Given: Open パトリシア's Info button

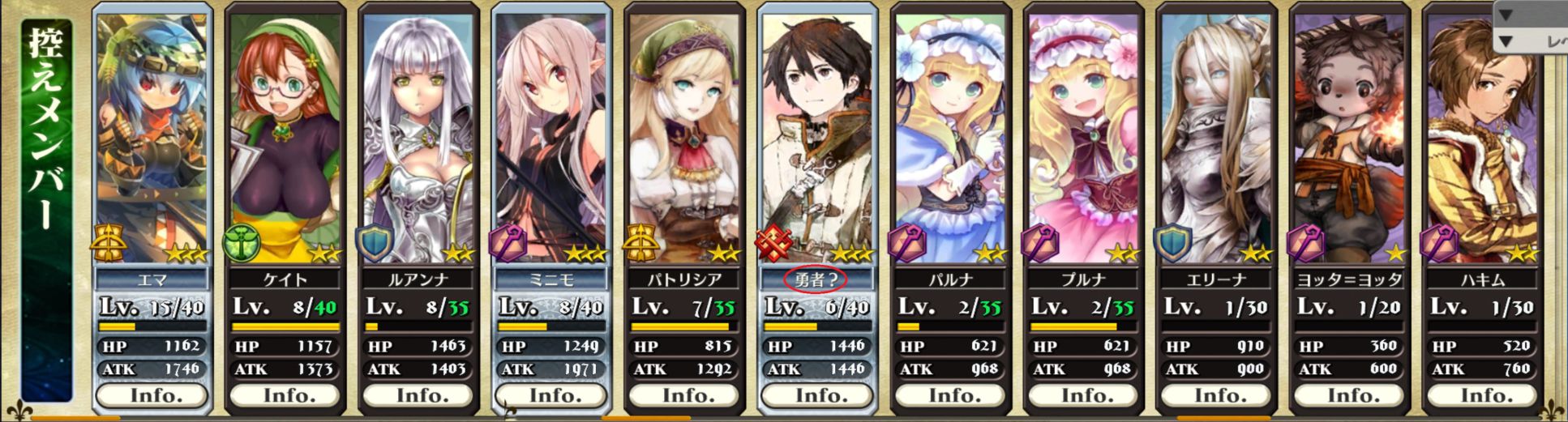Looking at the screenshot, I should point(684,395).
